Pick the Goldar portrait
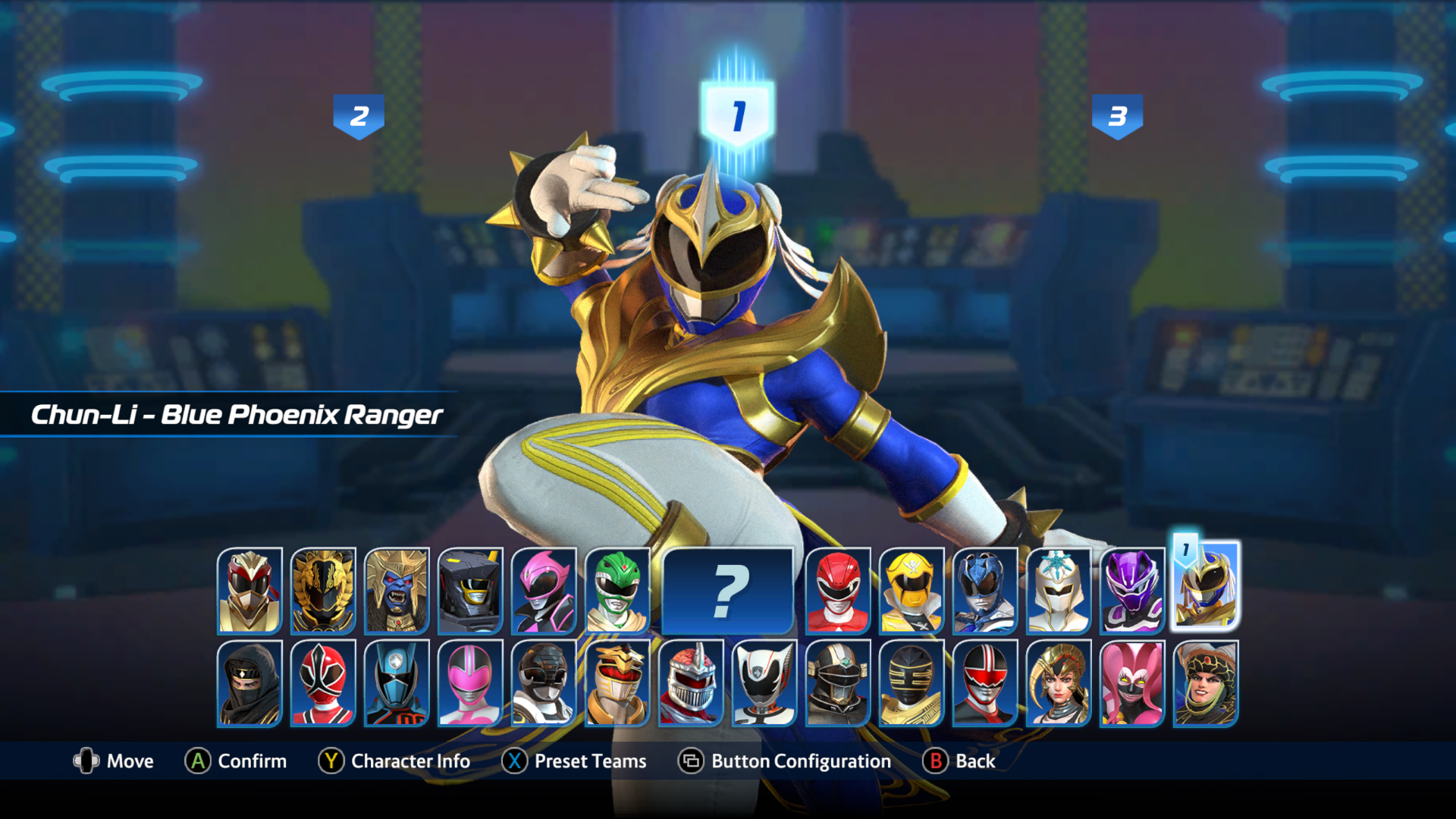Viewport: 1456px width, 819px height. [397, 591]
